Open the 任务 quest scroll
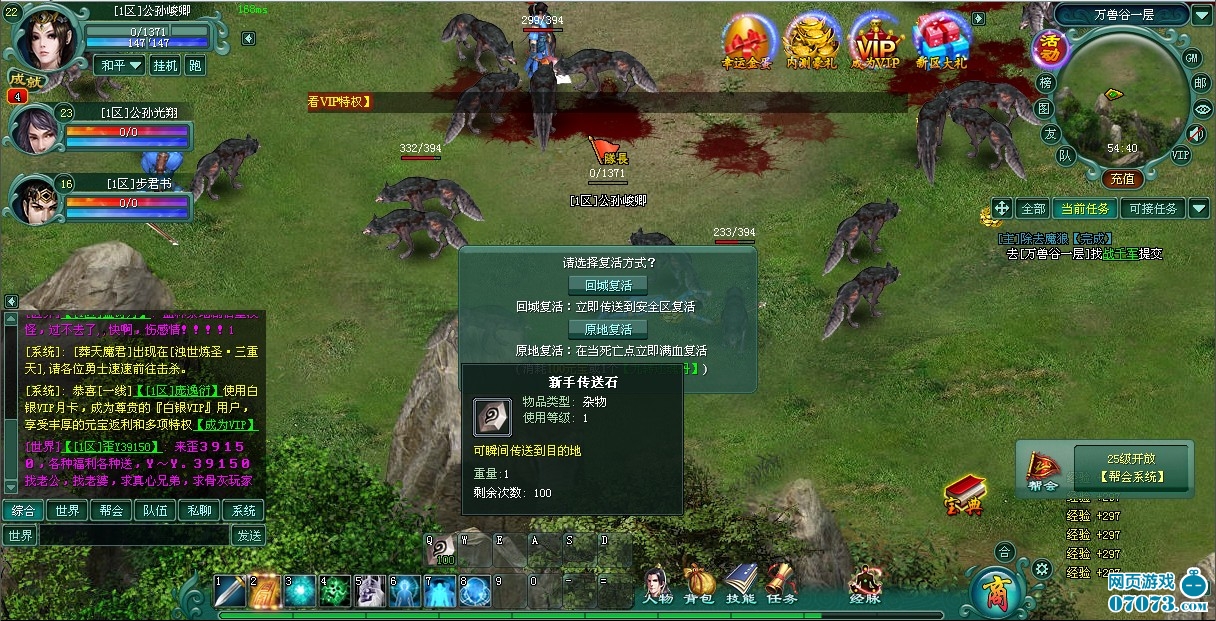Viewport: 1216px width, 621px height. tap(782, 585)
